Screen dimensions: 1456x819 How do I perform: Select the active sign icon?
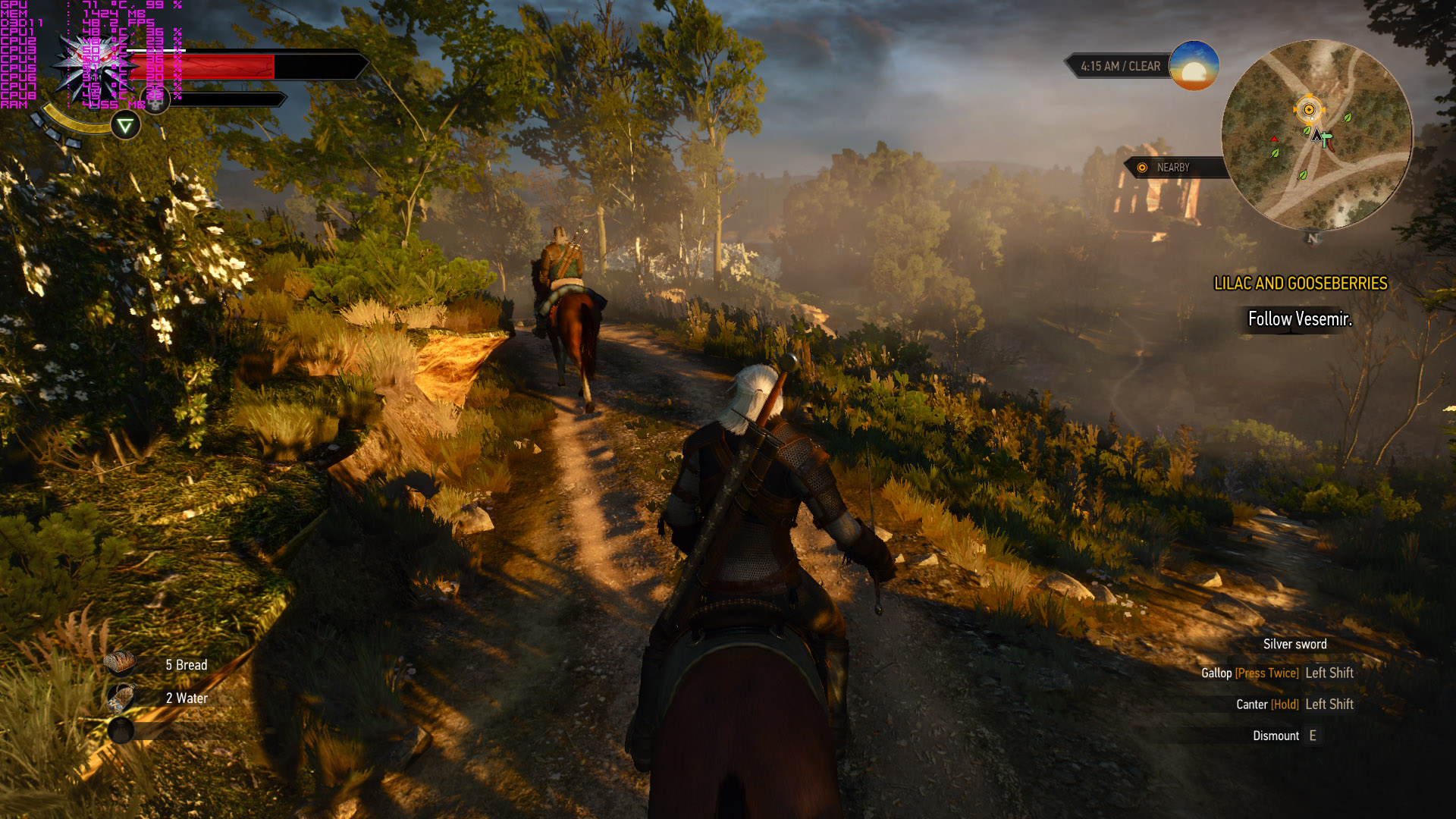pyautogui.click(x=125, y=125)
